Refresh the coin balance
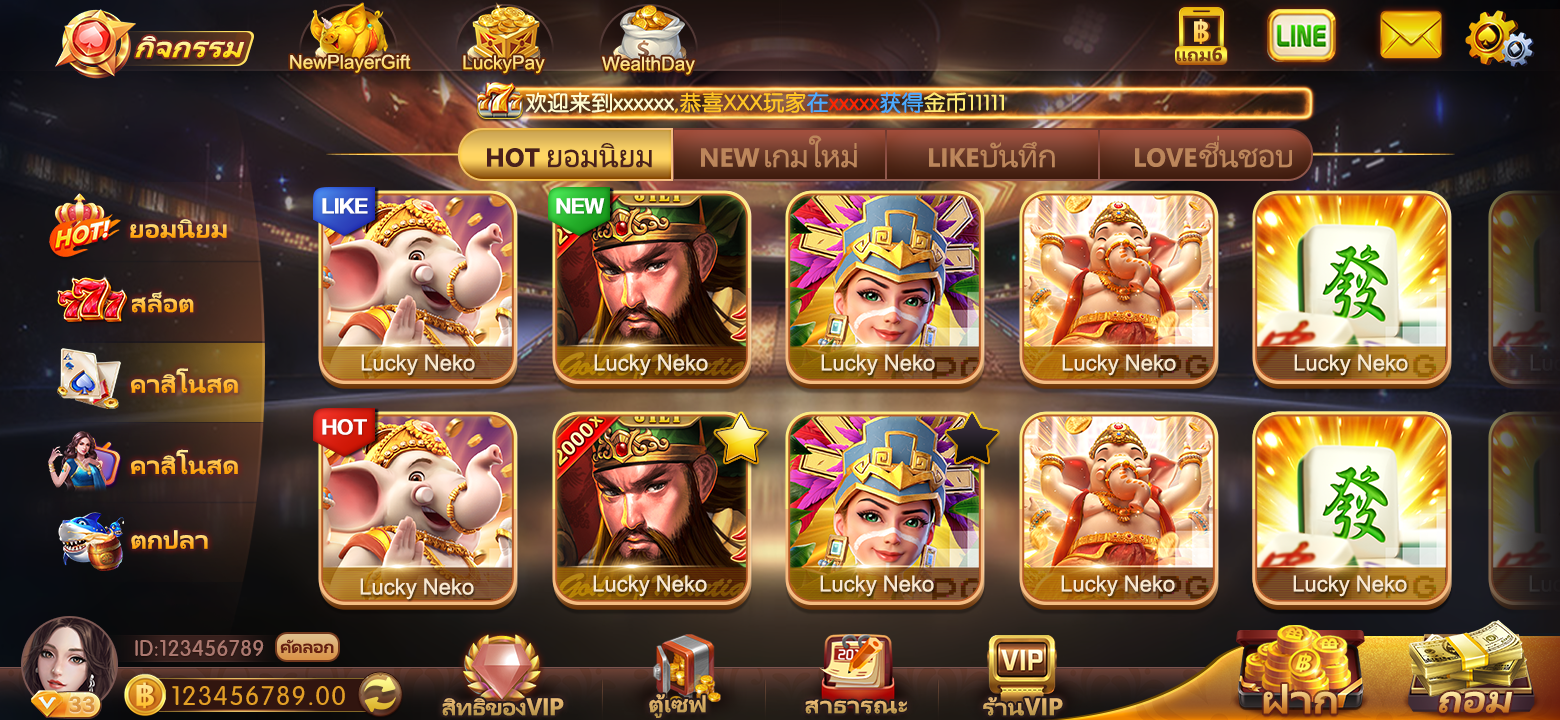The image size is (1560, 720). tap(380, 694)
